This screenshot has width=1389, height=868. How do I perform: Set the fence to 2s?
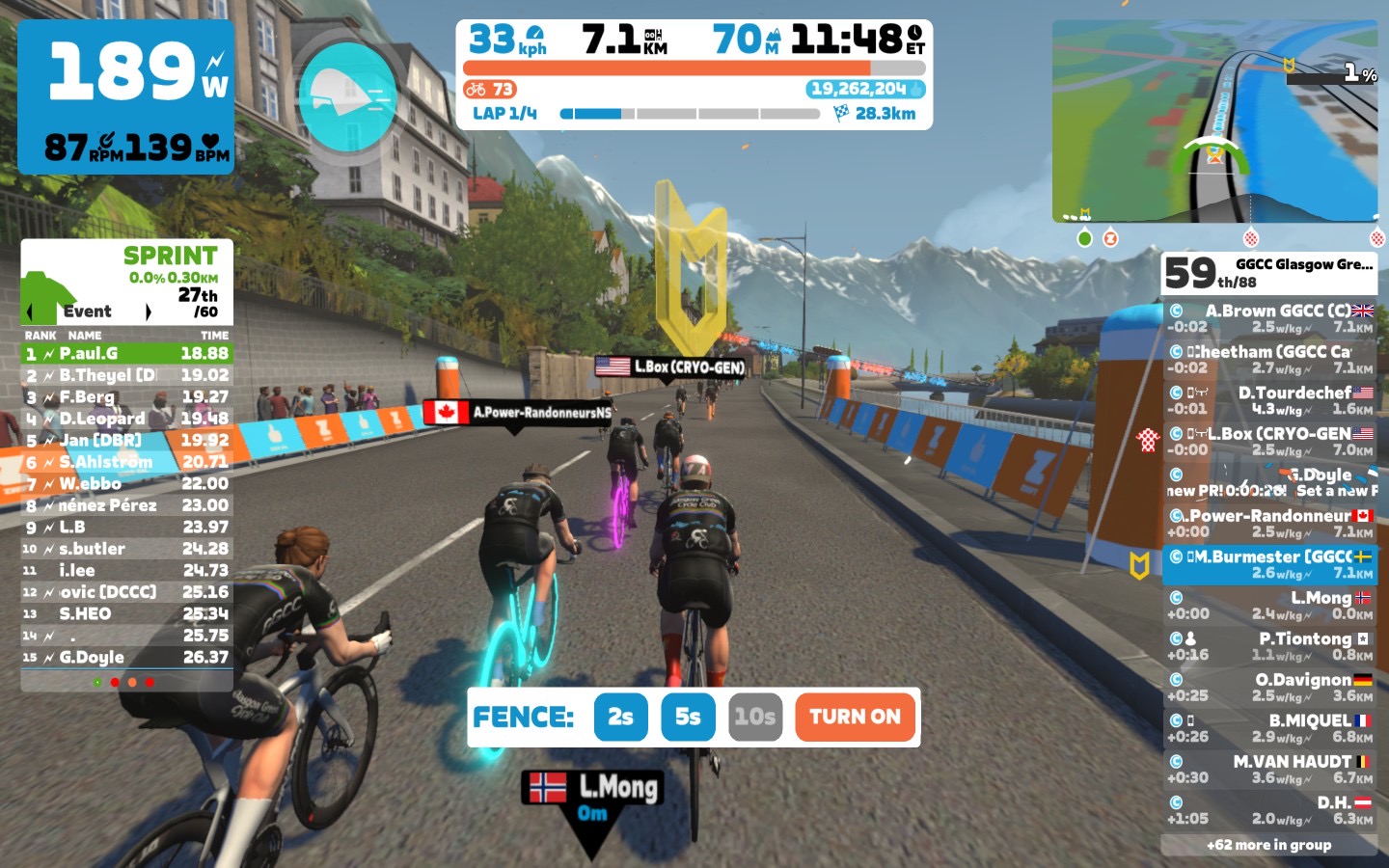tap(620, 717)
